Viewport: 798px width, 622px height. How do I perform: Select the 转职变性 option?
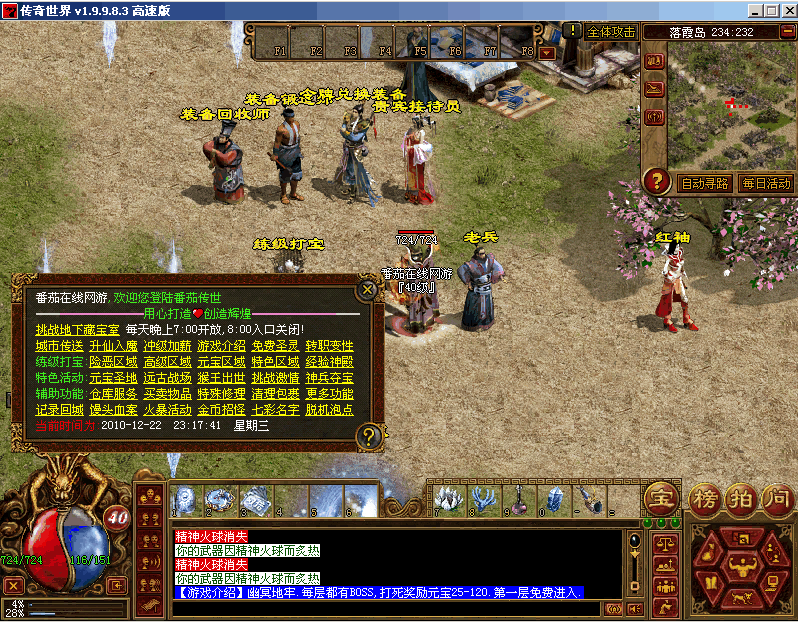point(329,345)
